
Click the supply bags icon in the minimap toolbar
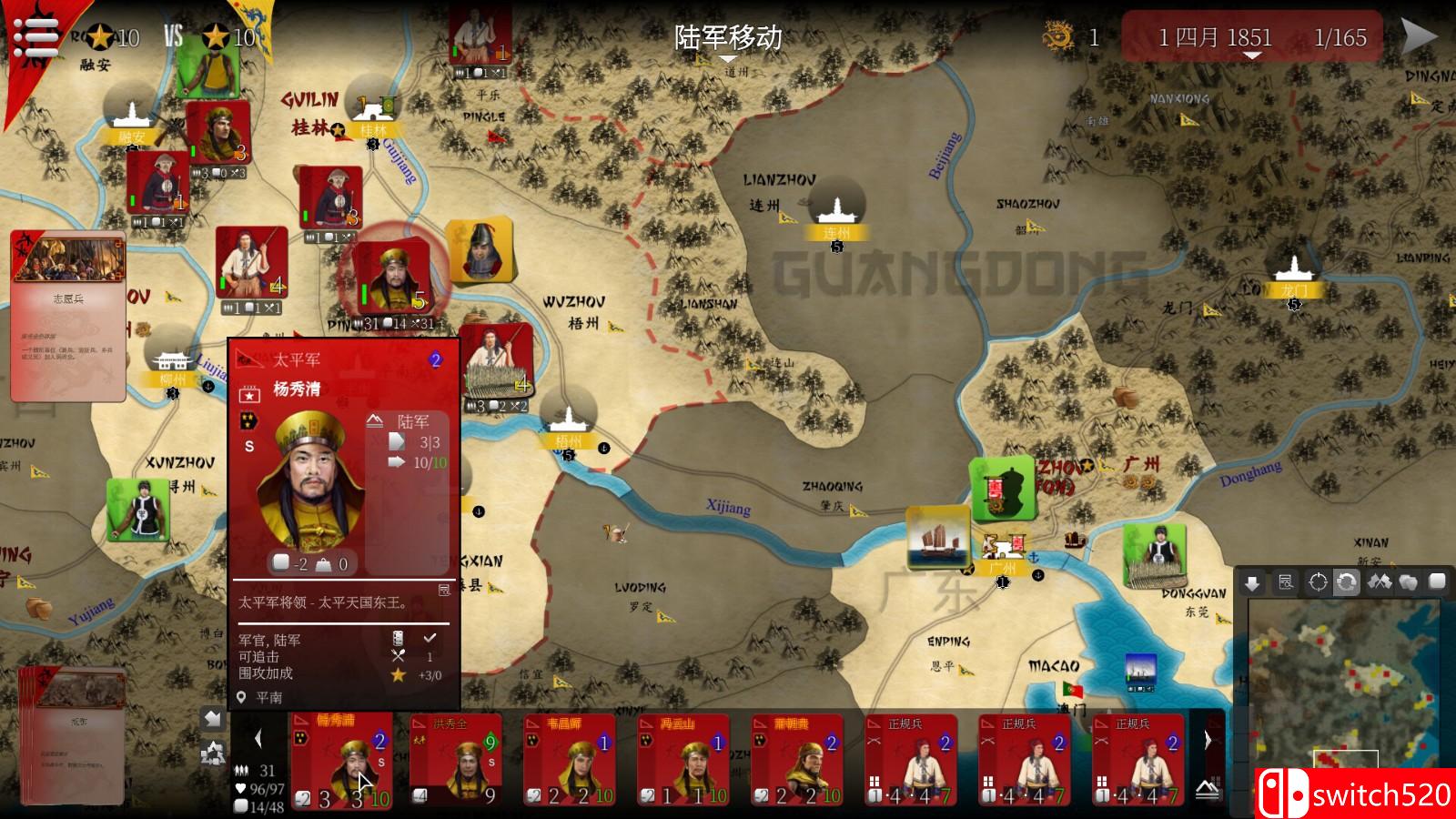click(1408, 582)
